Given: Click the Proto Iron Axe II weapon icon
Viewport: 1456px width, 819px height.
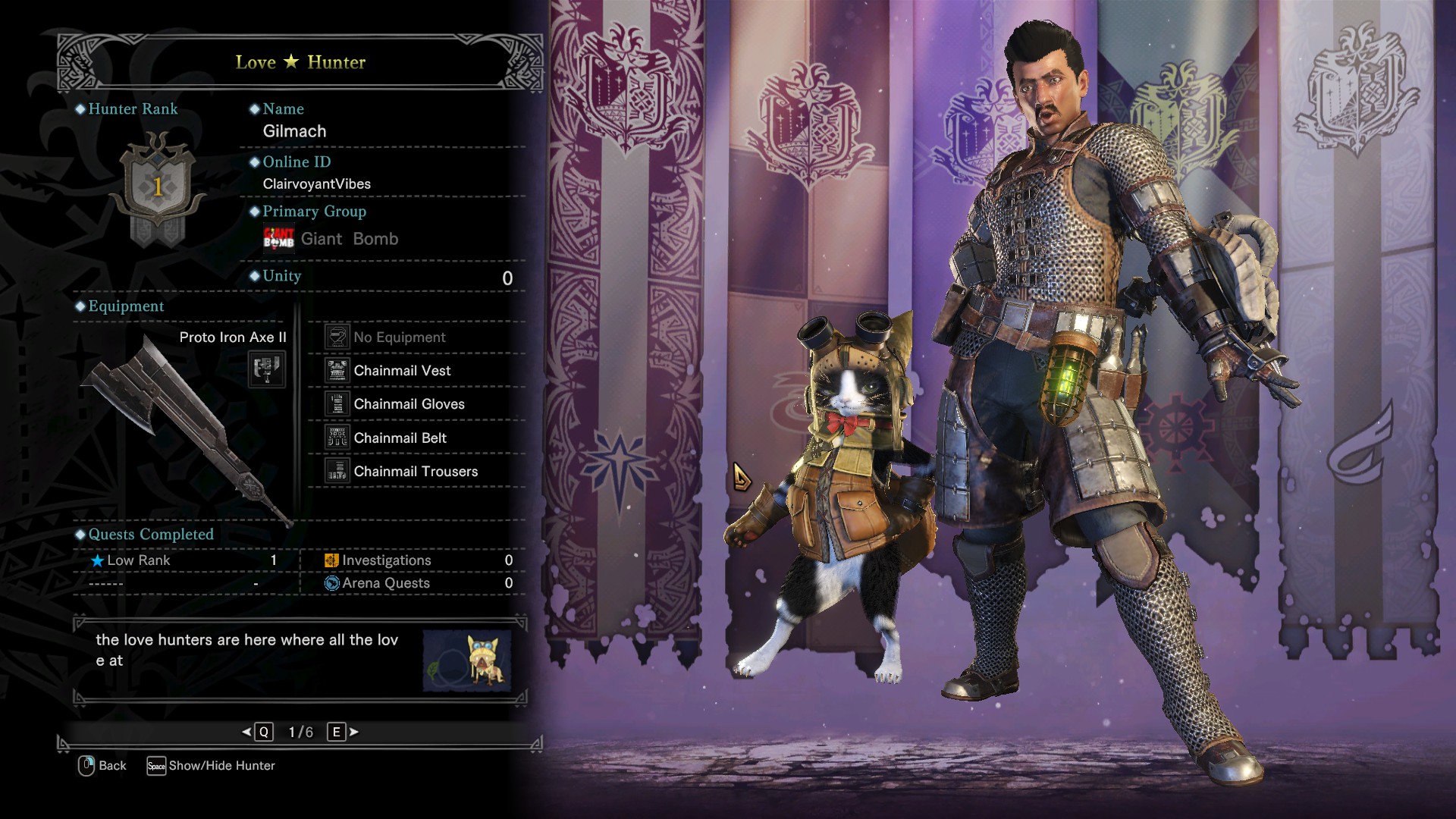Looking at the screenshot, I should coord(267,369).
